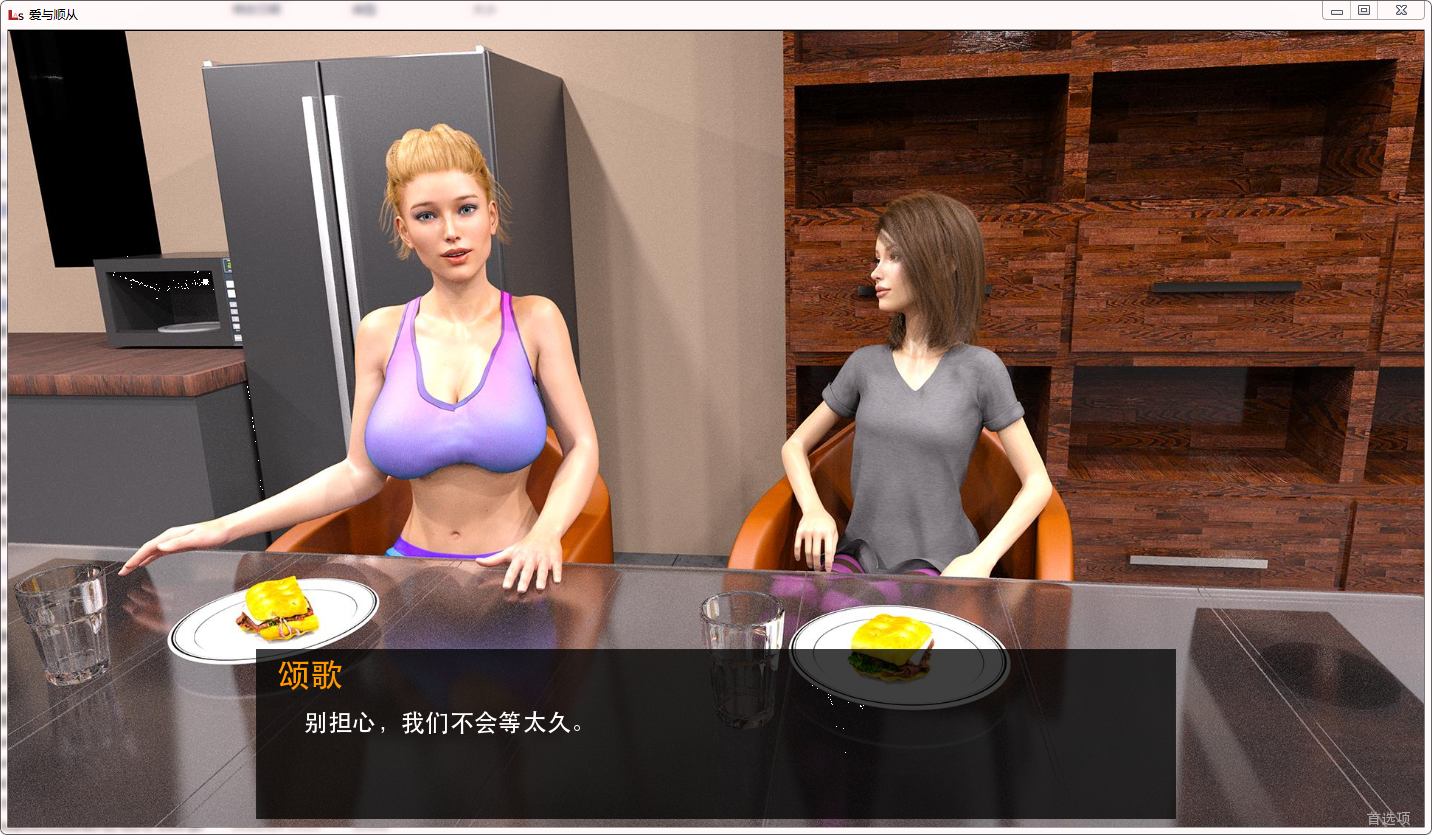Open the 首选项 preferences menu
Viewport: 1432px width, 835px height.
[1388, 818]
